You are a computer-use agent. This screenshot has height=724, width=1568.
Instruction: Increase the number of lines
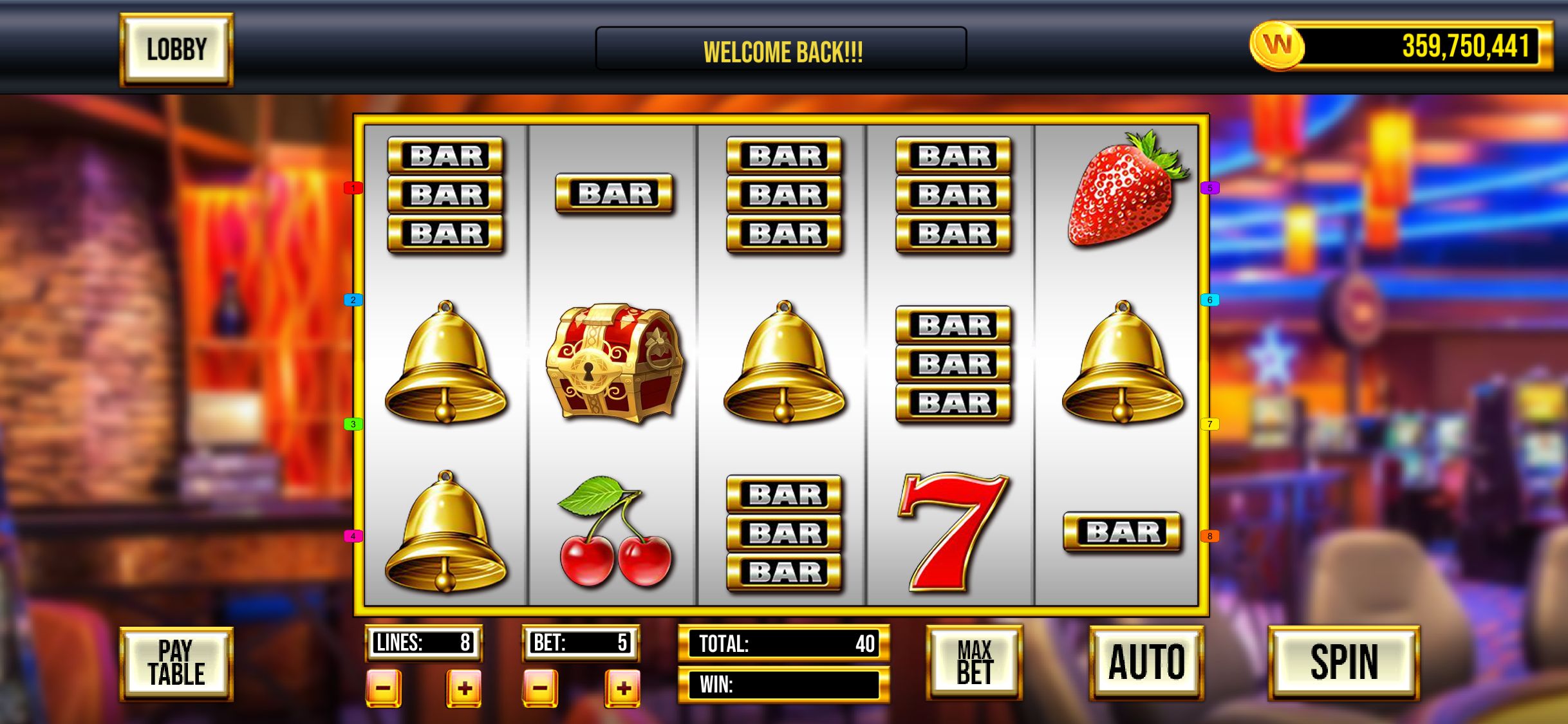pyautogui.click(x=464, y=688)
